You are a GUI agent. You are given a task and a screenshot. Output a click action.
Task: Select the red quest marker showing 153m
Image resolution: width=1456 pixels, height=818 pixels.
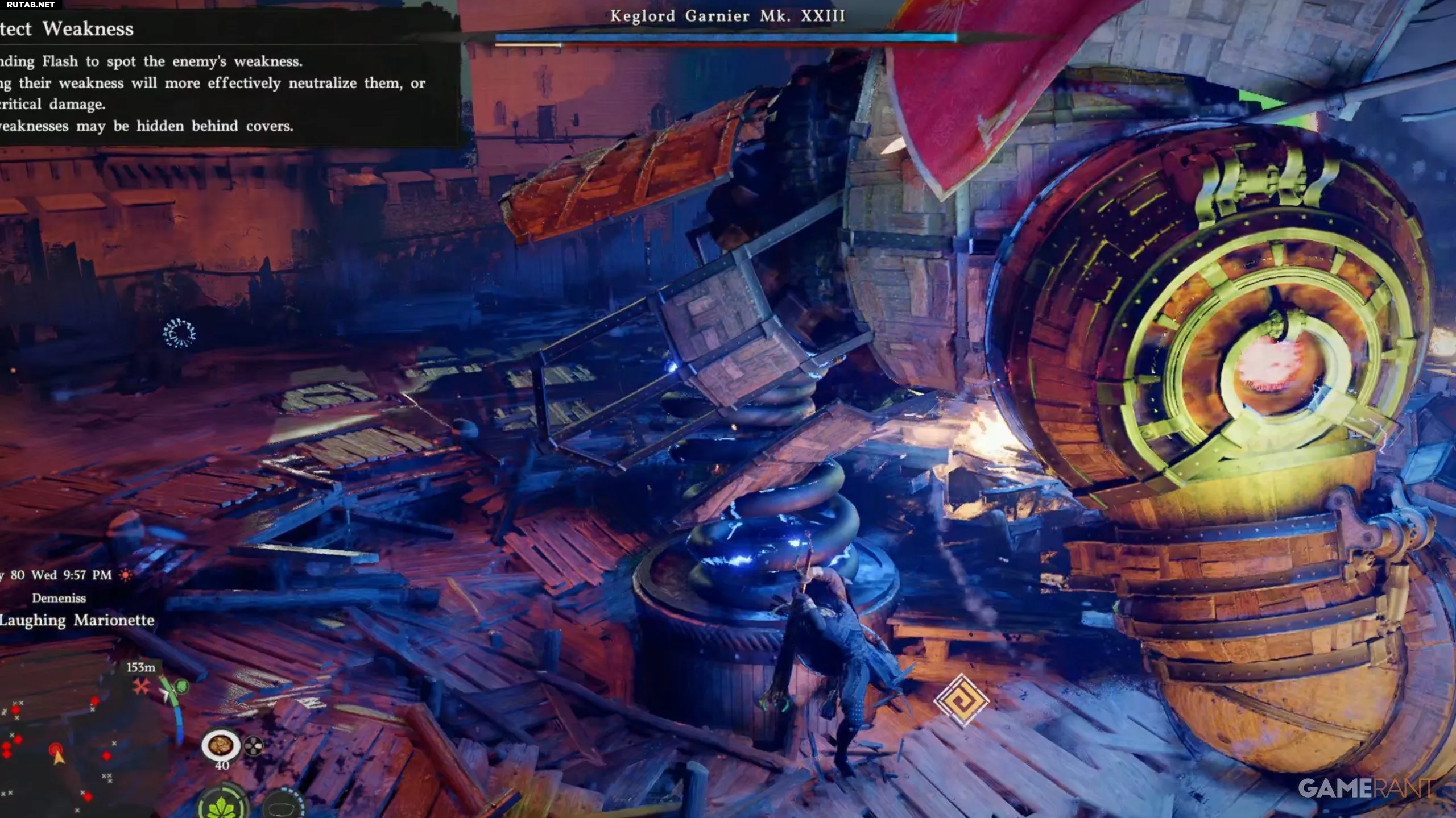coord(140,687)
